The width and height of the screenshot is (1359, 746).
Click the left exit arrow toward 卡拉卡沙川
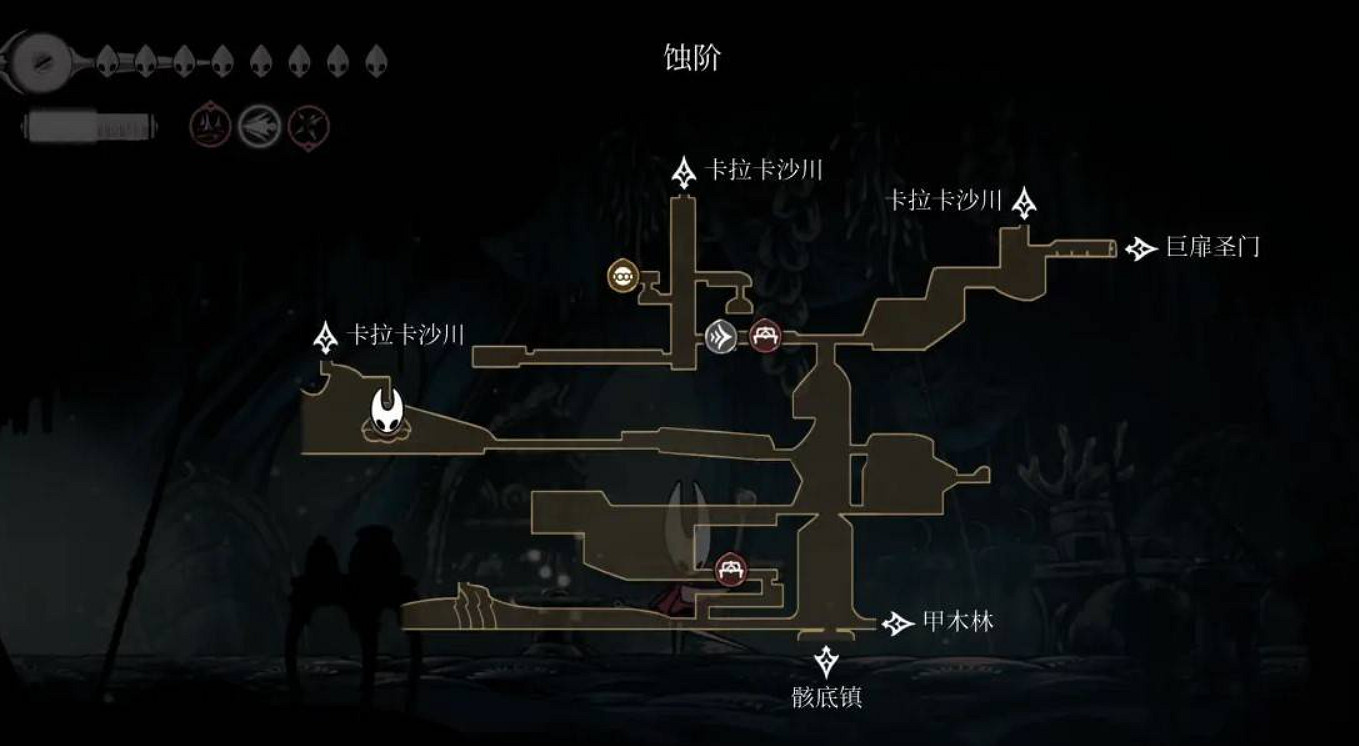(325, 337)
